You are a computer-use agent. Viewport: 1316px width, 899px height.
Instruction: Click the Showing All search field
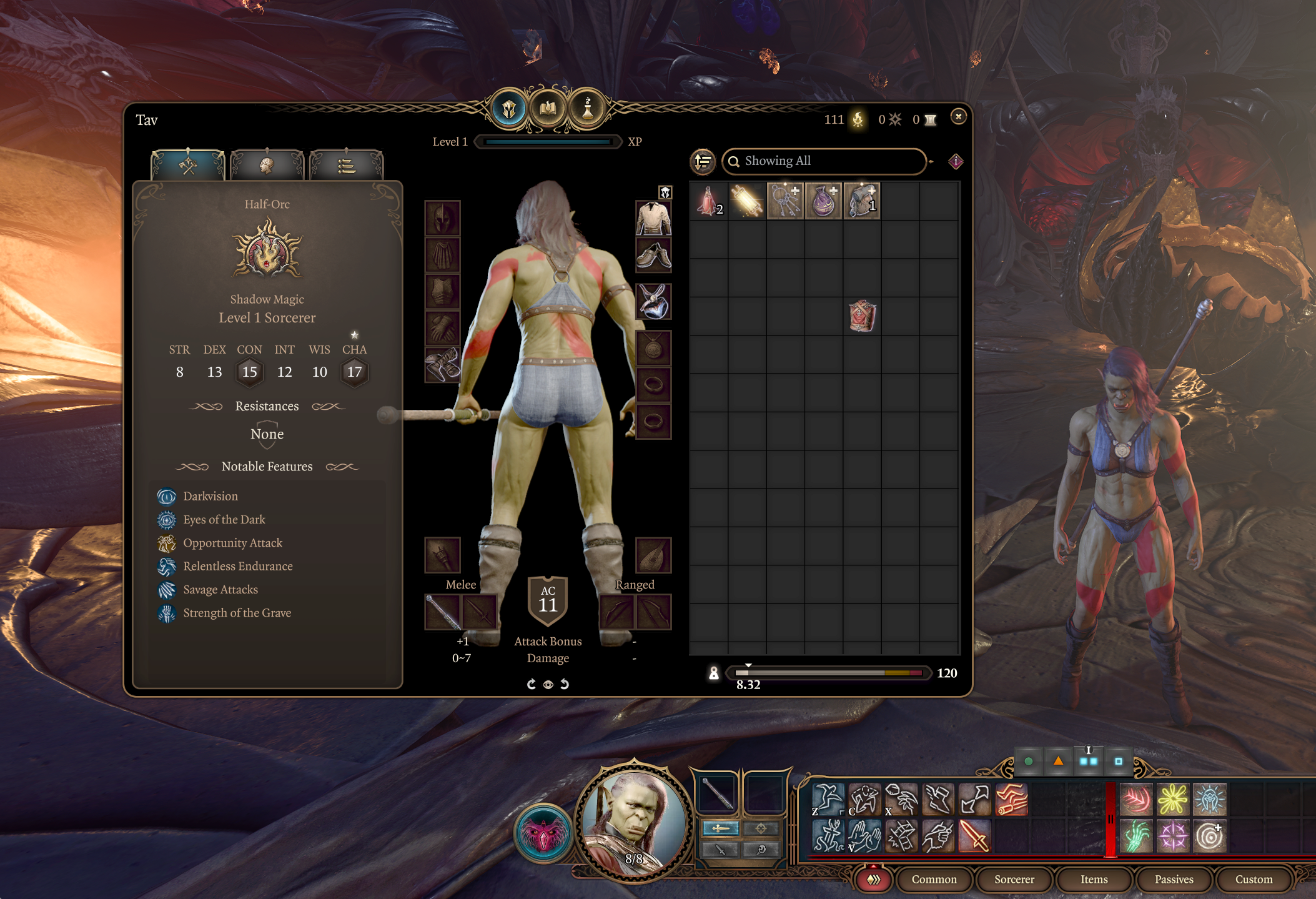[x=824, y=161]
